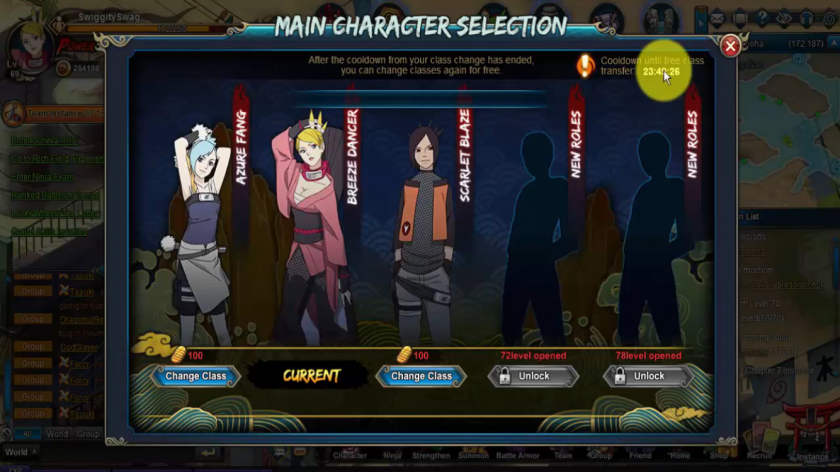Open the Summon menu

474,455
